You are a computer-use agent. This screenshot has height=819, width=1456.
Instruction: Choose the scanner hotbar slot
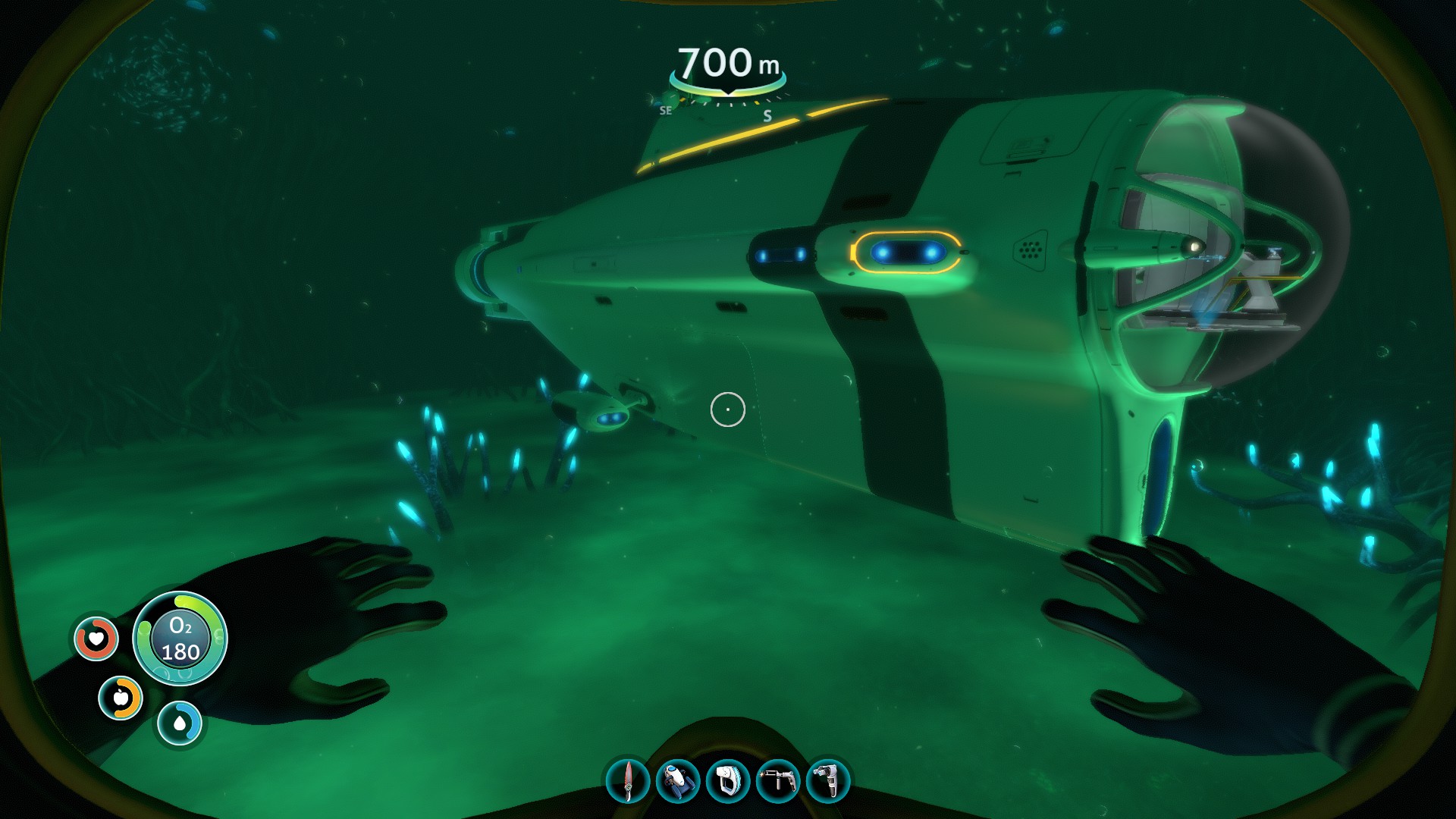(728, 781)
